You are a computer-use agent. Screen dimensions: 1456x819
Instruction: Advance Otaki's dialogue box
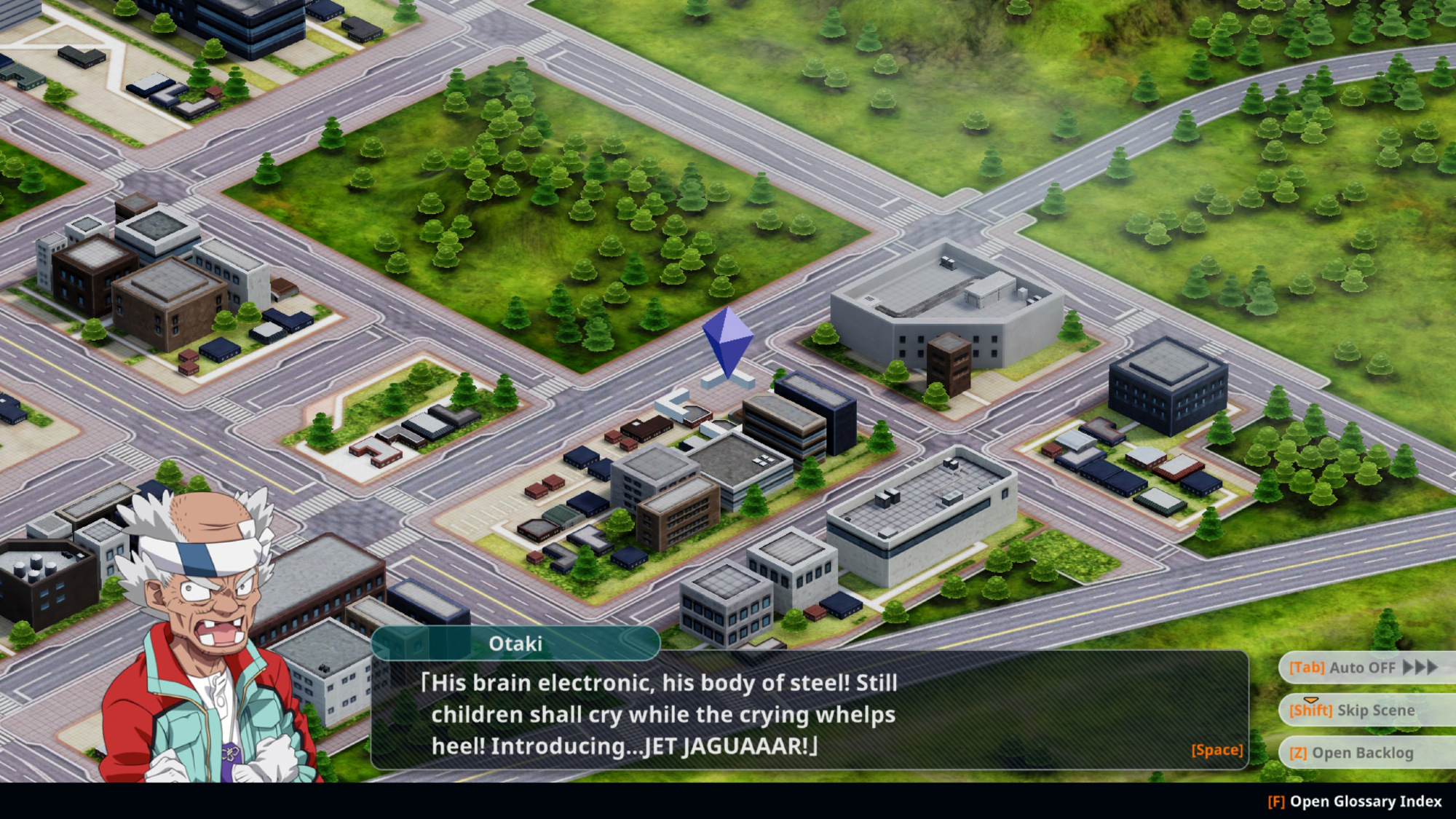1216,750
